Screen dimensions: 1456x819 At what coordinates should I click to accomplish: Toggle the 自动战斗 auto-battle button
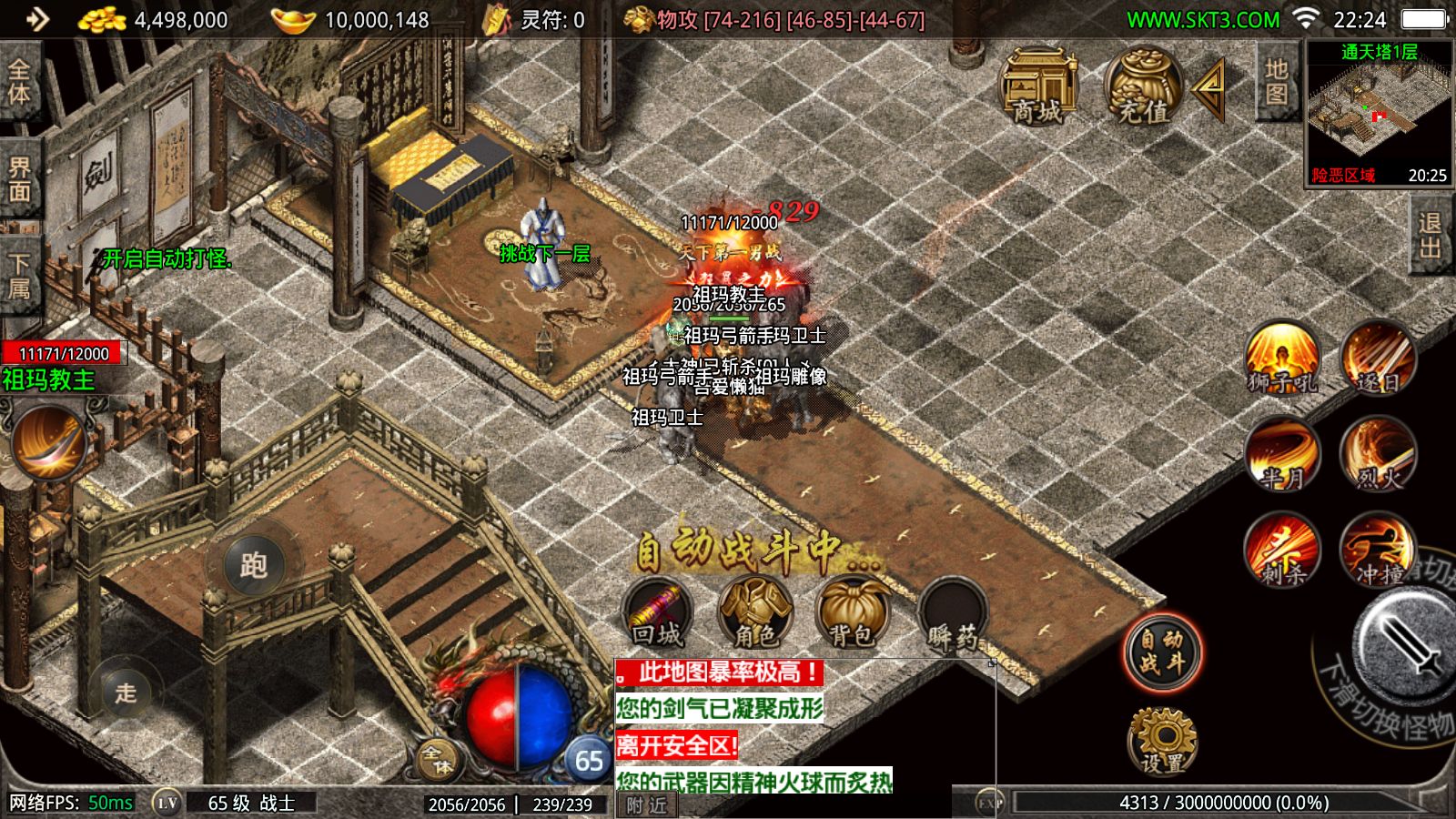coord(1161,652)
